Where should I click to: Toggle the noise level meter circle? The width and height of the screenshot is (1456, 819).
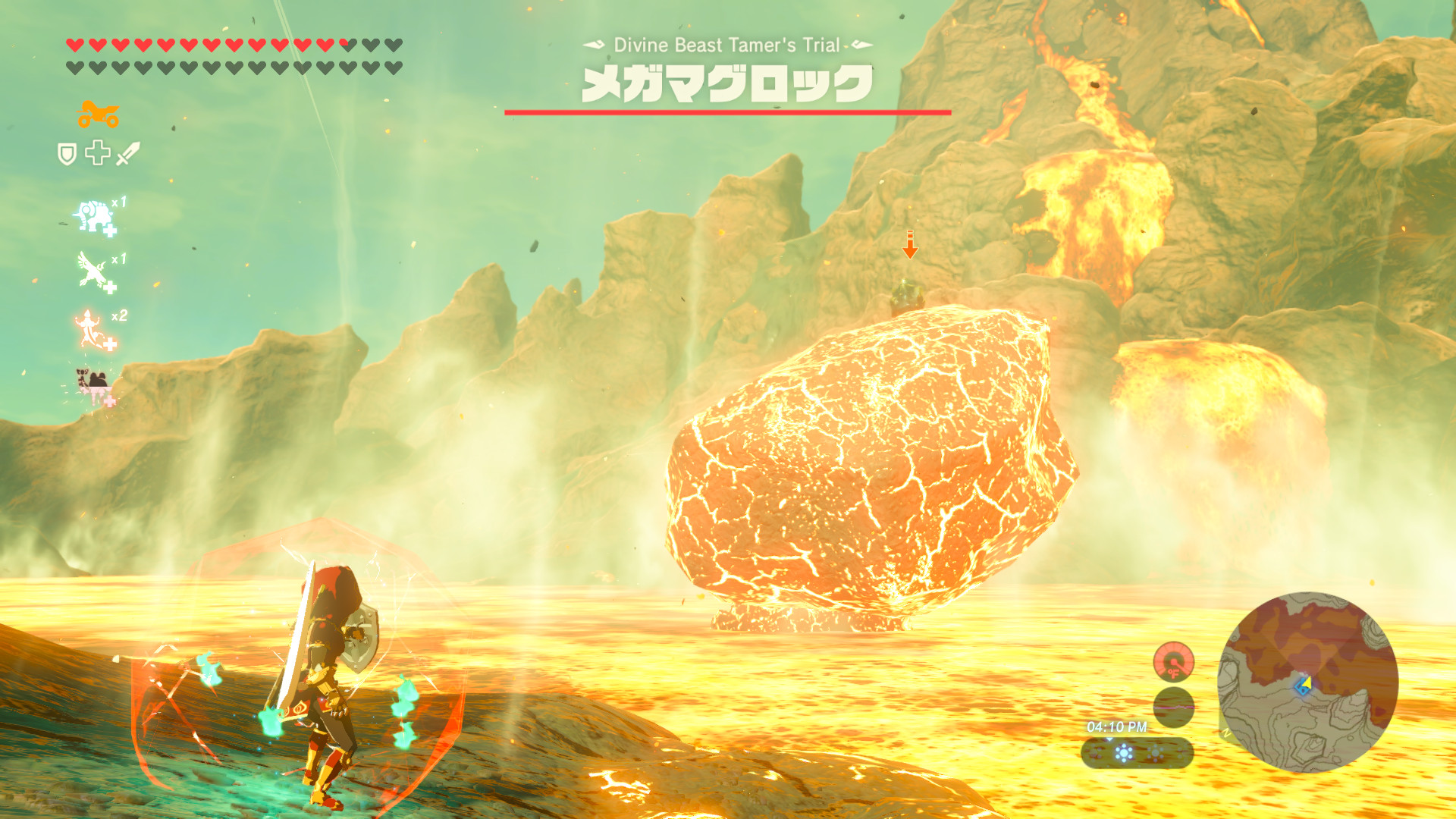tap(1174, 708)
